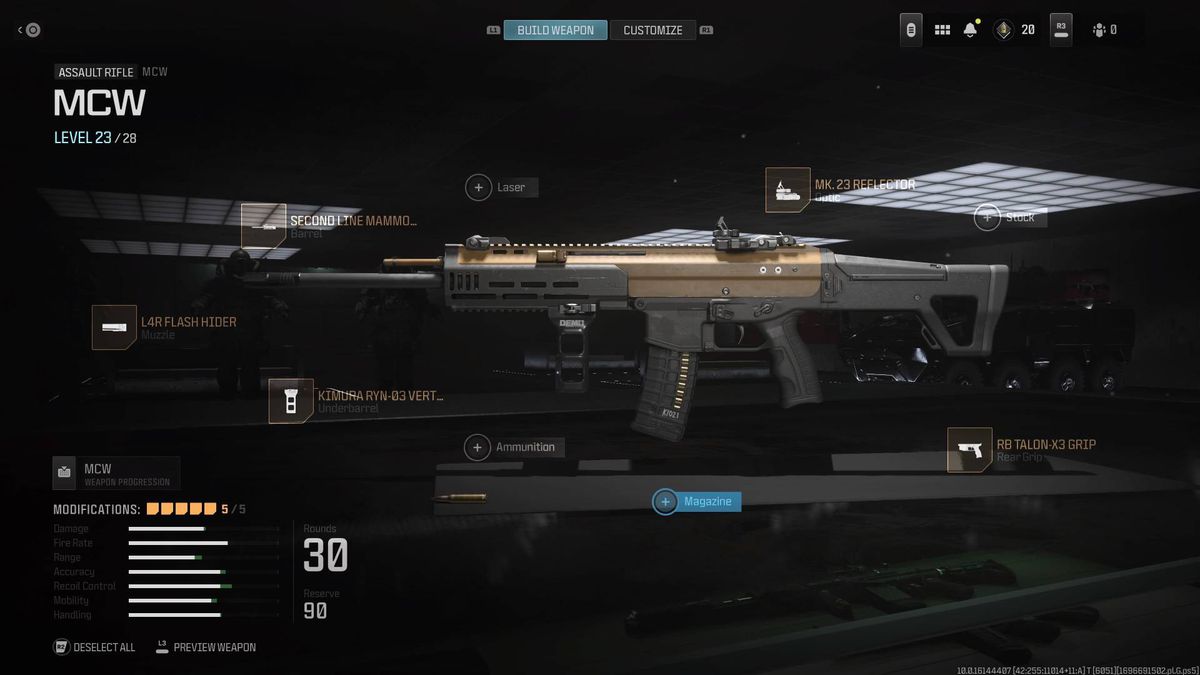Open the battery-shaped token icon
The image size is (1200, 675).
911,30
